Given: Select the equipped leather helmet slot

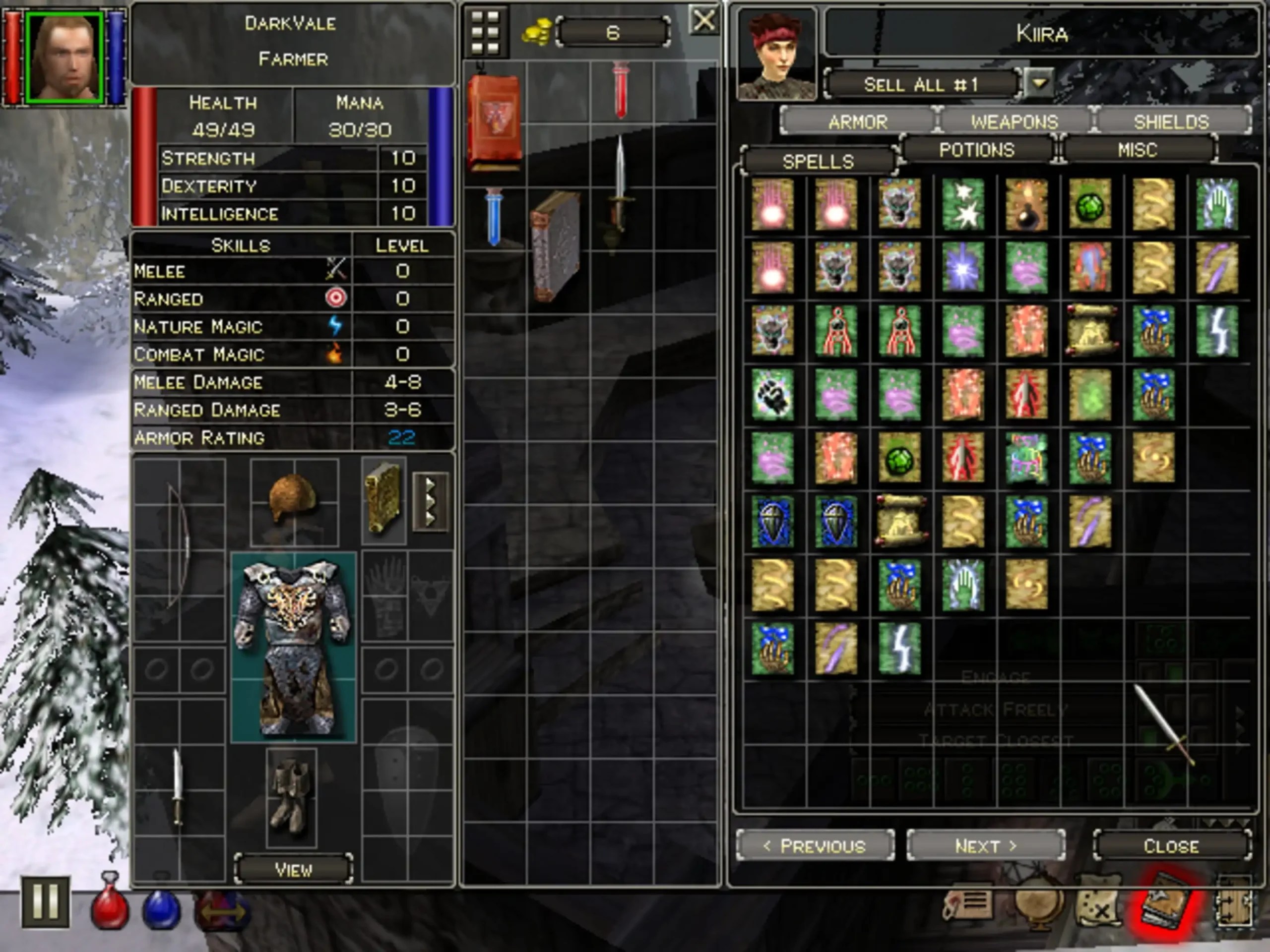Looking at the screenshot, I should (x=293, y=499).
